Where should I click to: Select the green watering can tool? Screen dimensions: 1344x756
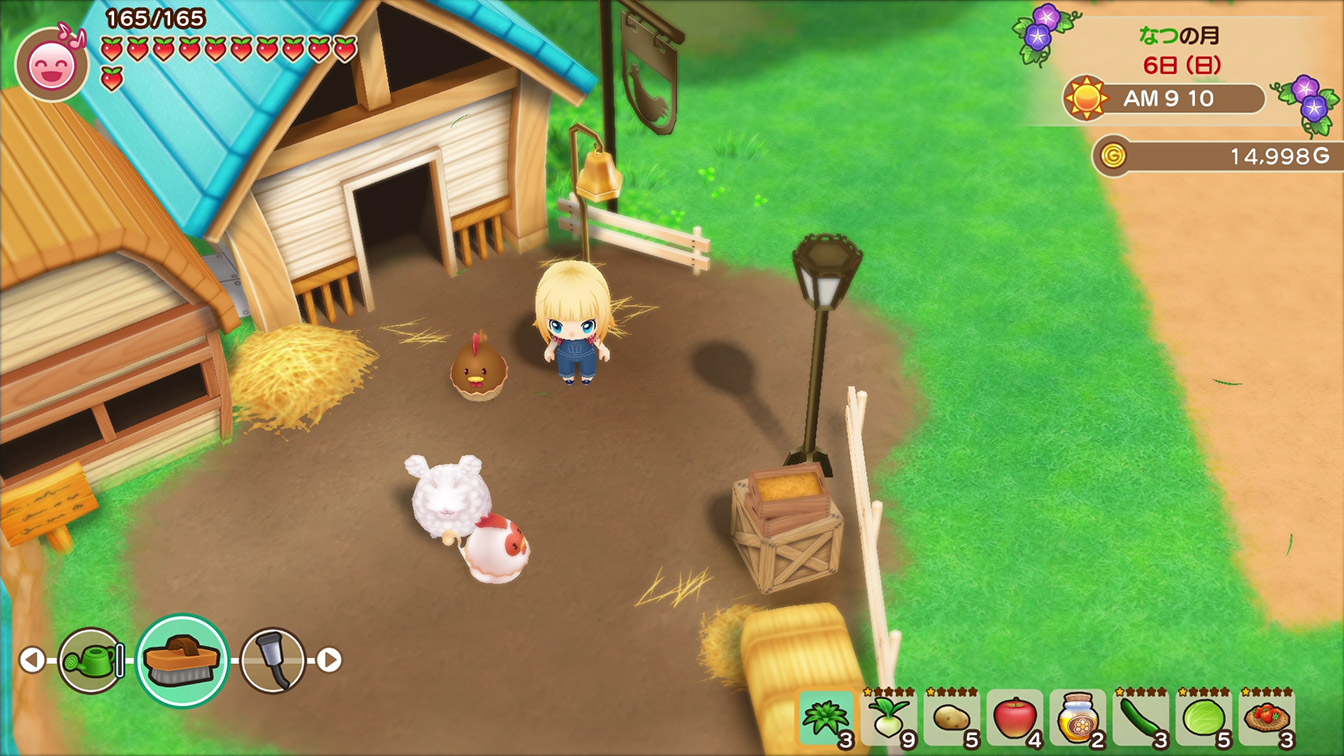tap(90, 660)
